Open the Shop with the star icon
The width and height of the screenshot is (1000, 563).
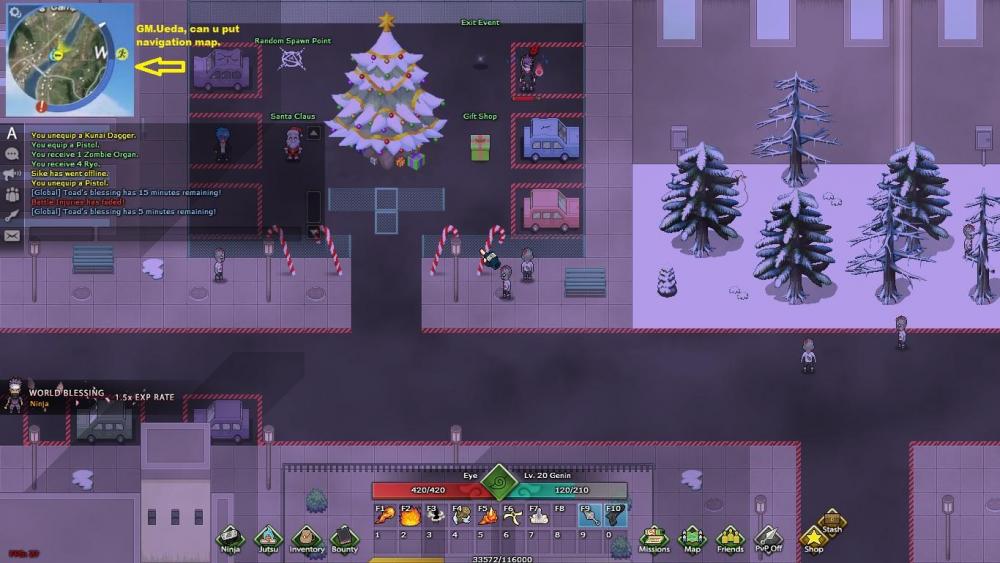814,540
